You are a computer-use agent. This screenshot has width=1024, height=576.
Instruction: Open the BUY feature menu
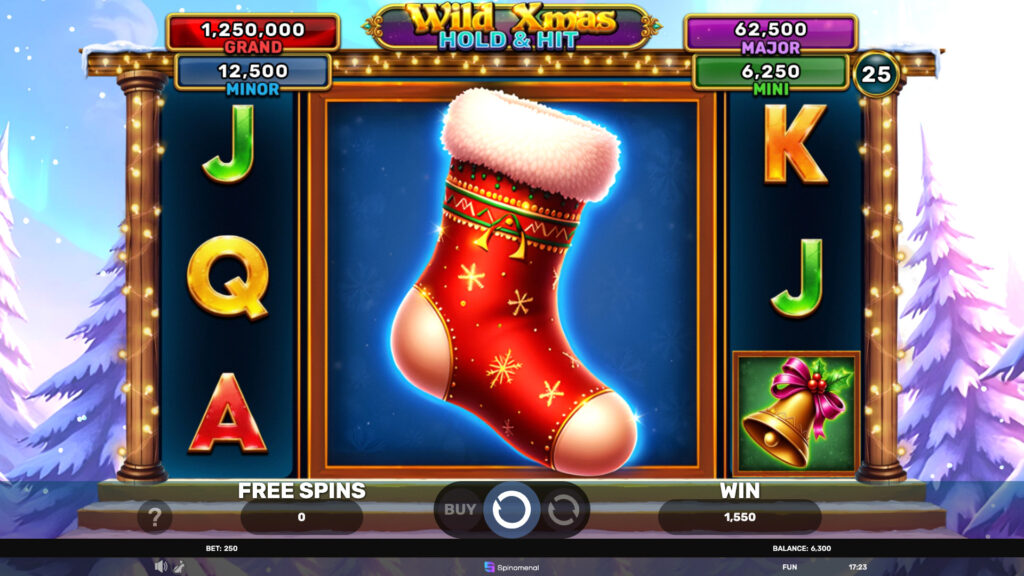[x=460, y=509]
